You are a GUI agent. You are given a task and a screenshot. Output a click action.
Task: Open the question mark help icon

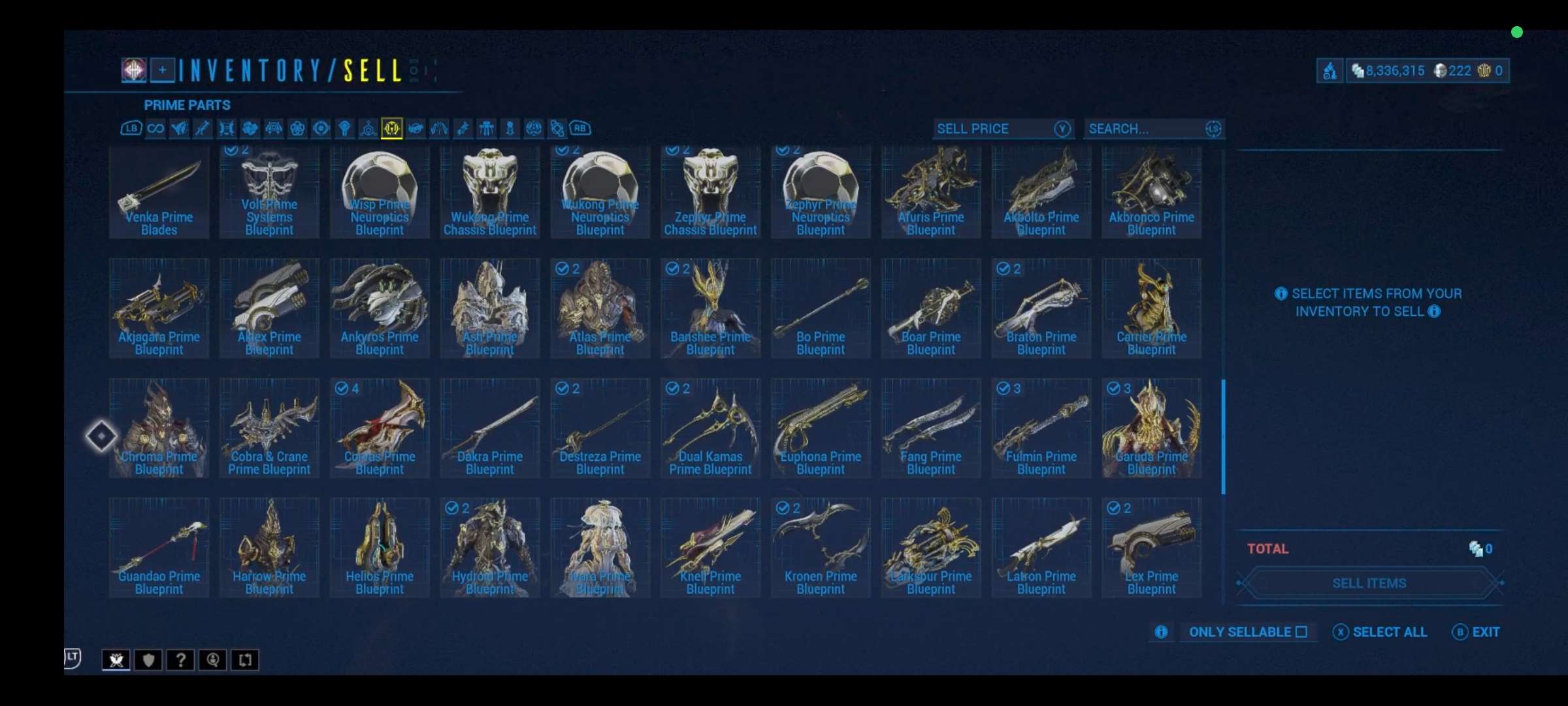coord(180,660)
